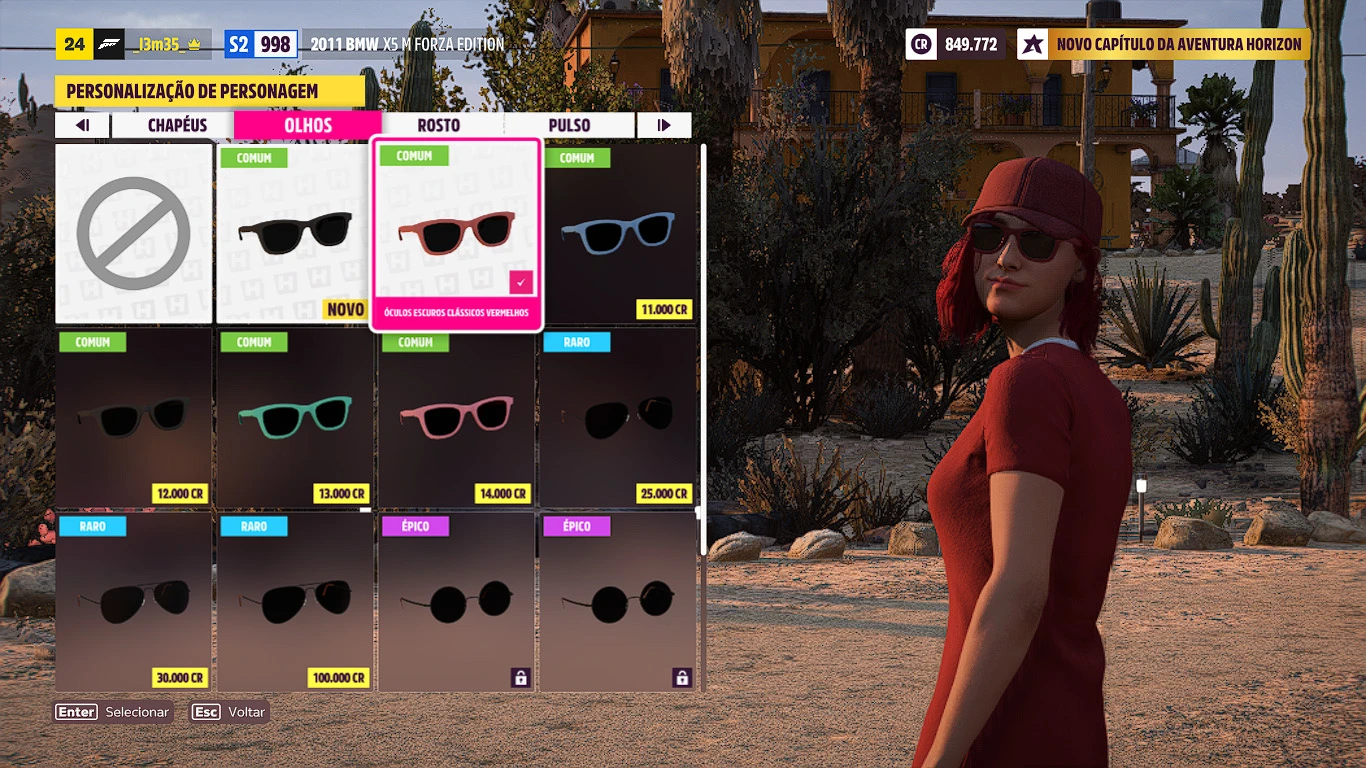Select the equipped red classic sunglasses tile
The height and width of the screenshot is (768, 1366).
456,234
